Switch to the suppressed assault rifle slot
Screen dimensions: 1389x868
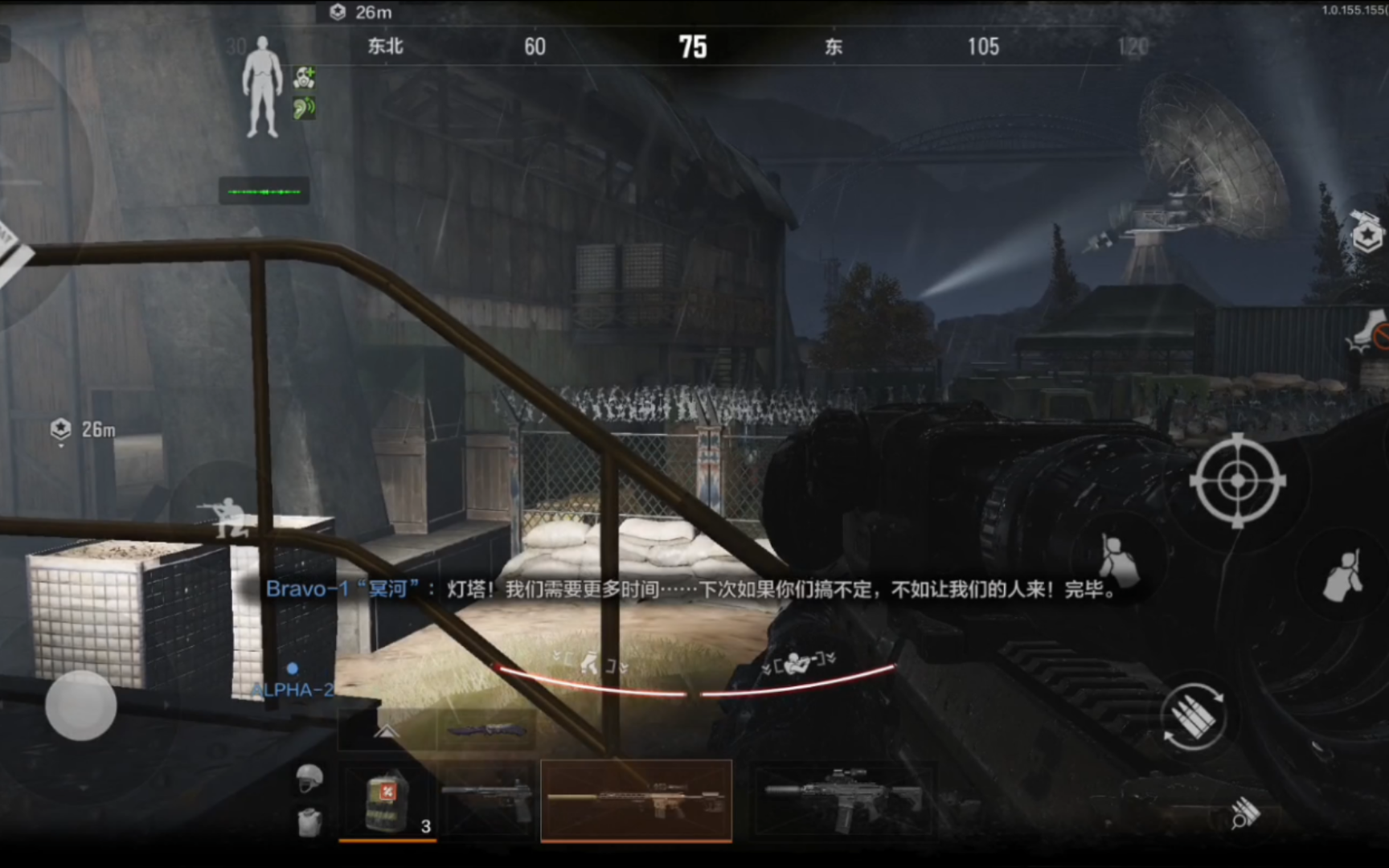pyautogui.click(x=842, y=798)
